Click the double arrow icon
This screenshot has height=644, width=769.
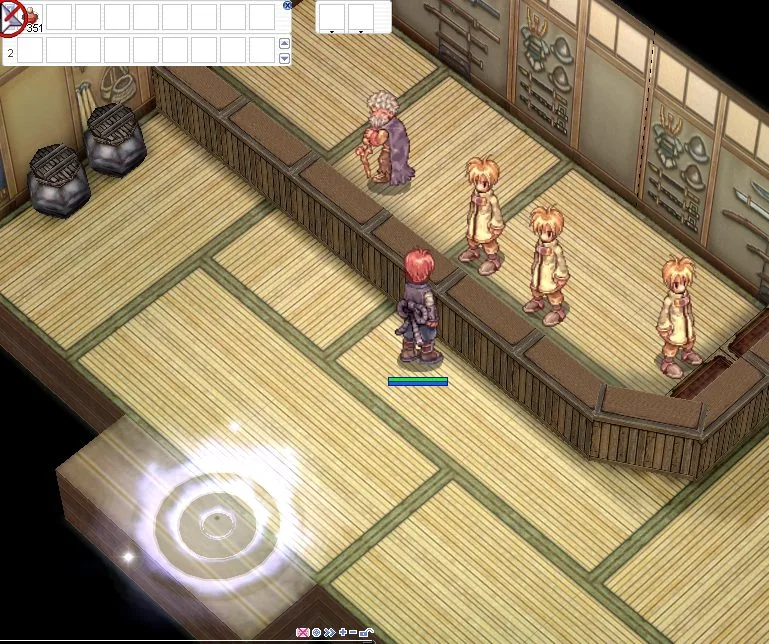point(329,633)
